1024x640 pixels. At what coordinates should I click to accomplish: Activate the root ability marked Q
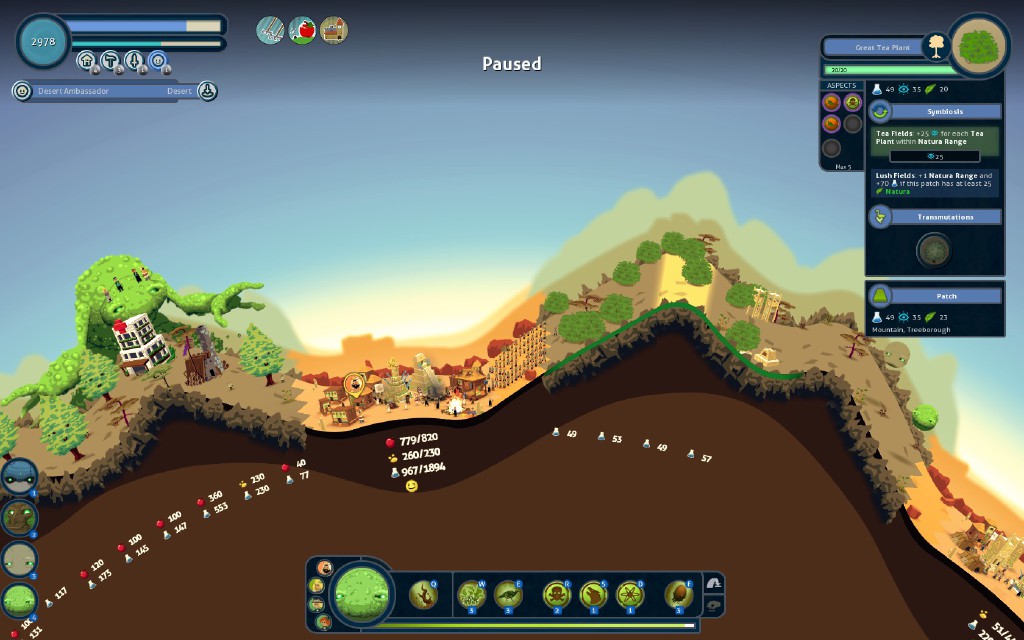pos(423,596)
